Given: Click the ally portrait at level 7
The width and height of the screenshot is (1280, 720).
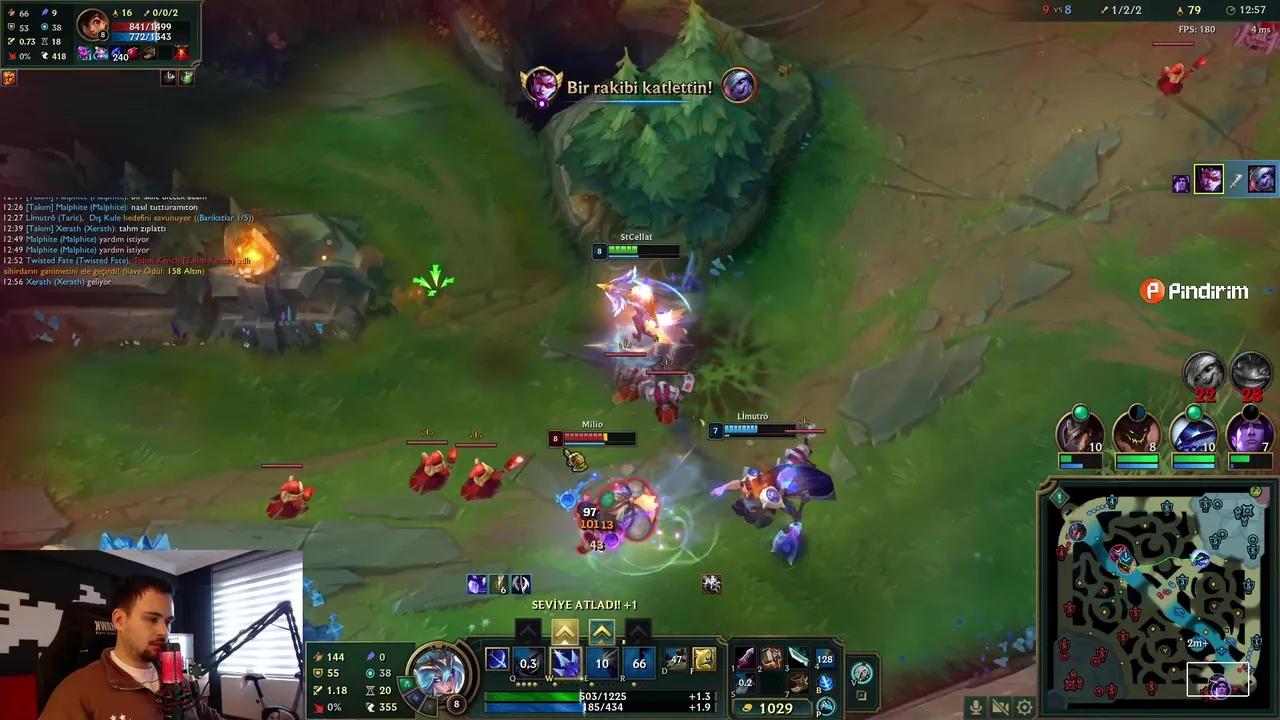Looking at the screenshot, I should (1250, 434).
